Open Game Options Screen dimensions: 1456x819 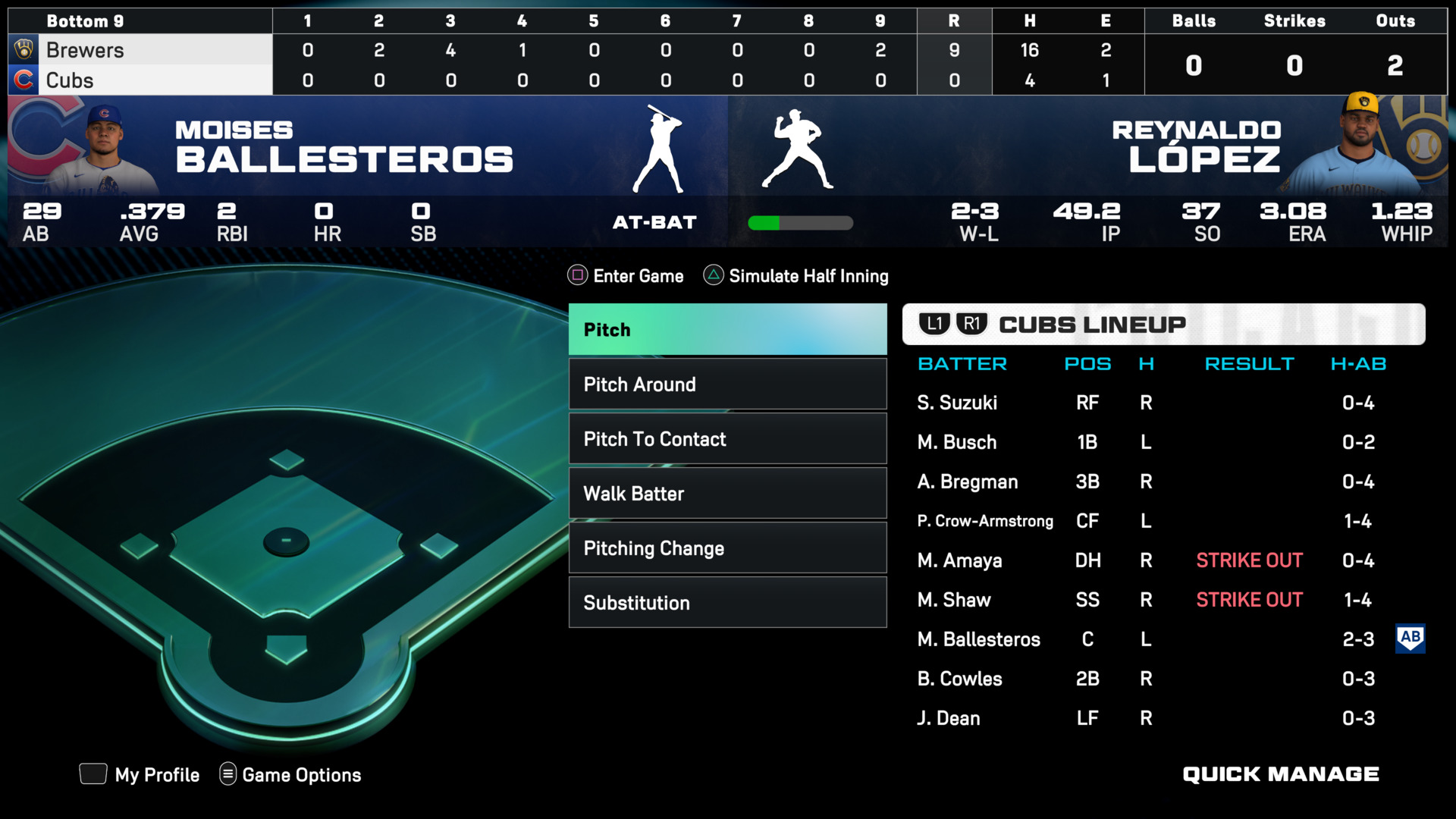coord(301,774)
